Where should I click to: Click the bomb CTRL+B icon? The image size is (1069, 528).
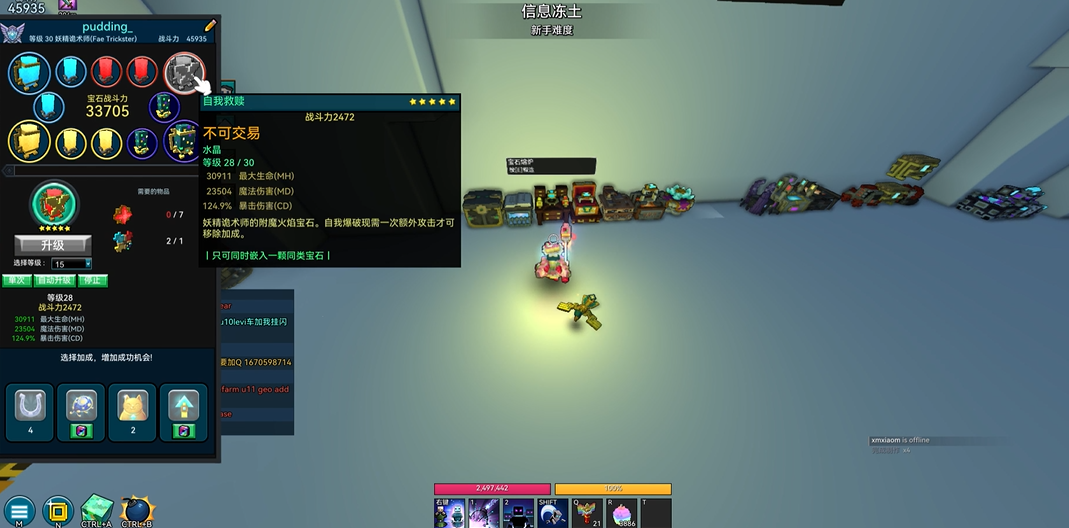click(x=136, y=510)
